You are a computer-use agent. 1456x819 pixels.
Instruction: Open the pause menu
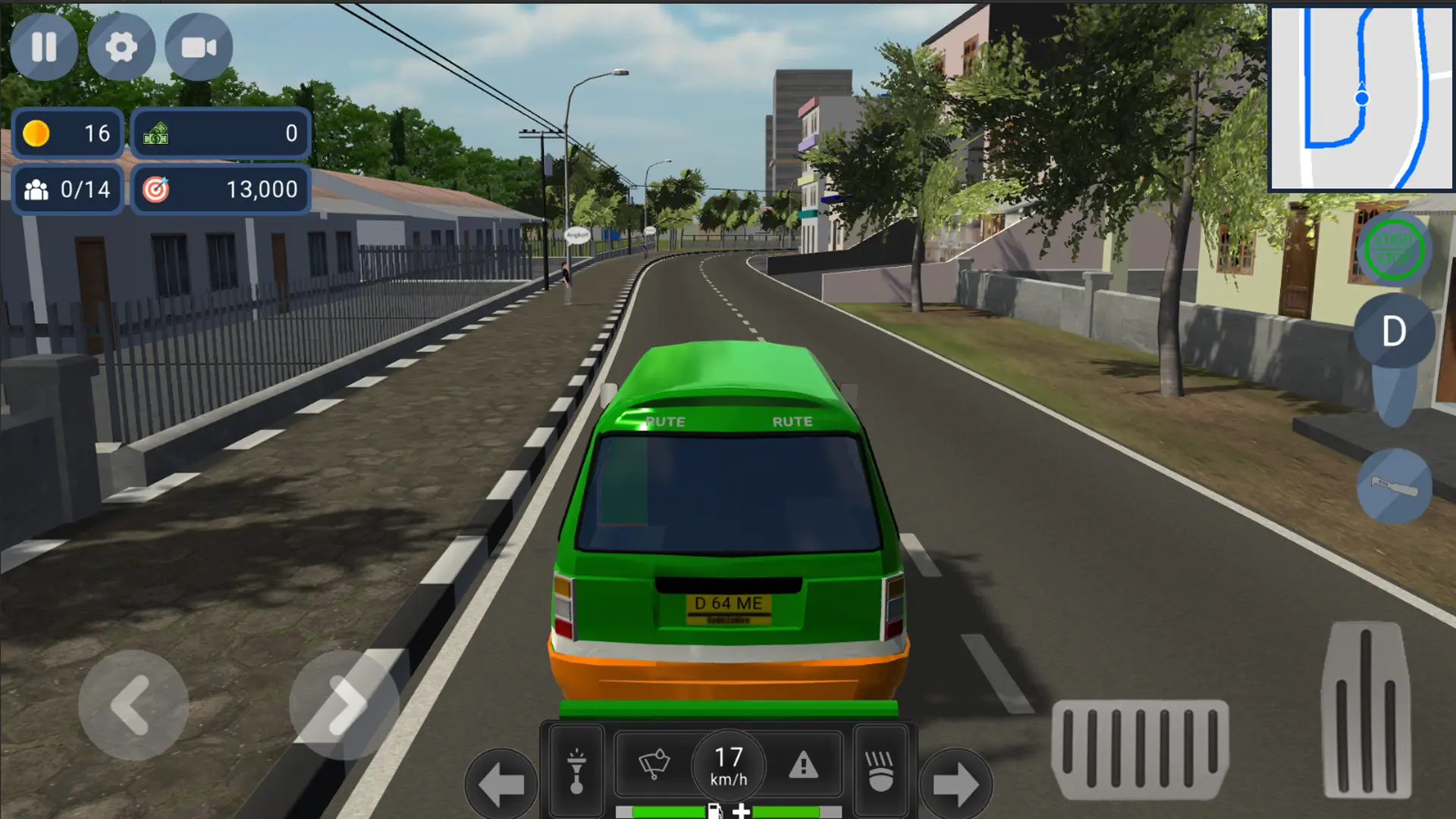point(44,47)
